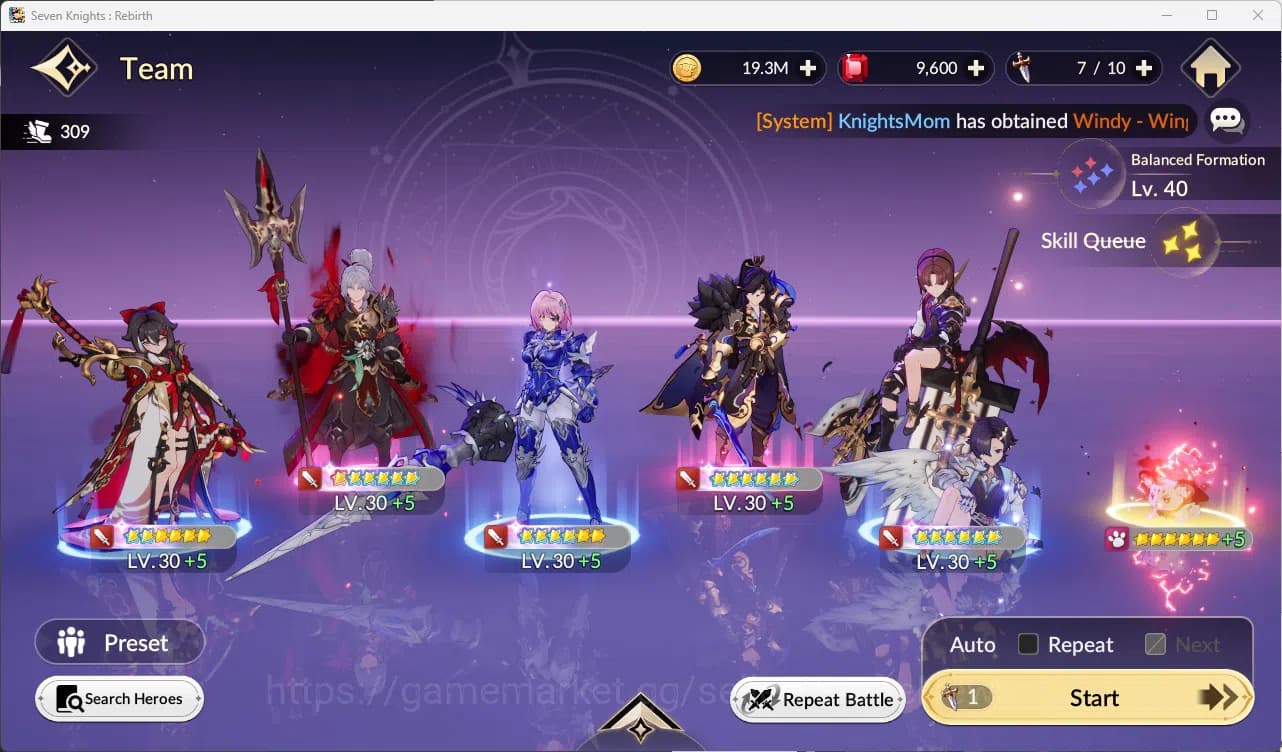Screen dimensions: 1282x752
Task: Click the Skill Queue stars icon
Action: (x=1185, y=240)
